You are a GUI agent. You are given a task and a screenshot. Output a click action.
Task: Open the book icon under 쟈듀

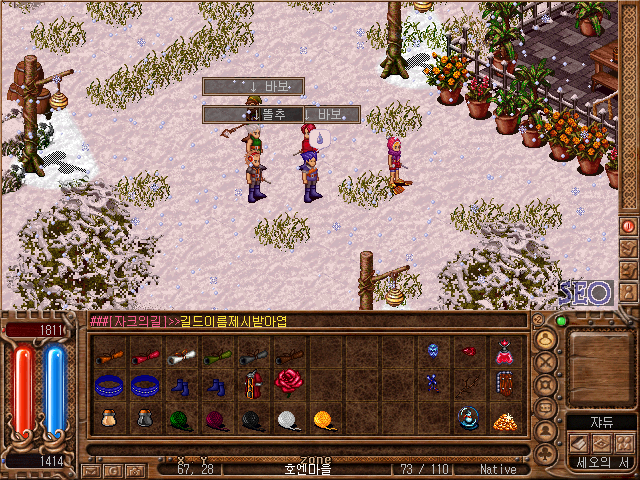tap(580, 442)
